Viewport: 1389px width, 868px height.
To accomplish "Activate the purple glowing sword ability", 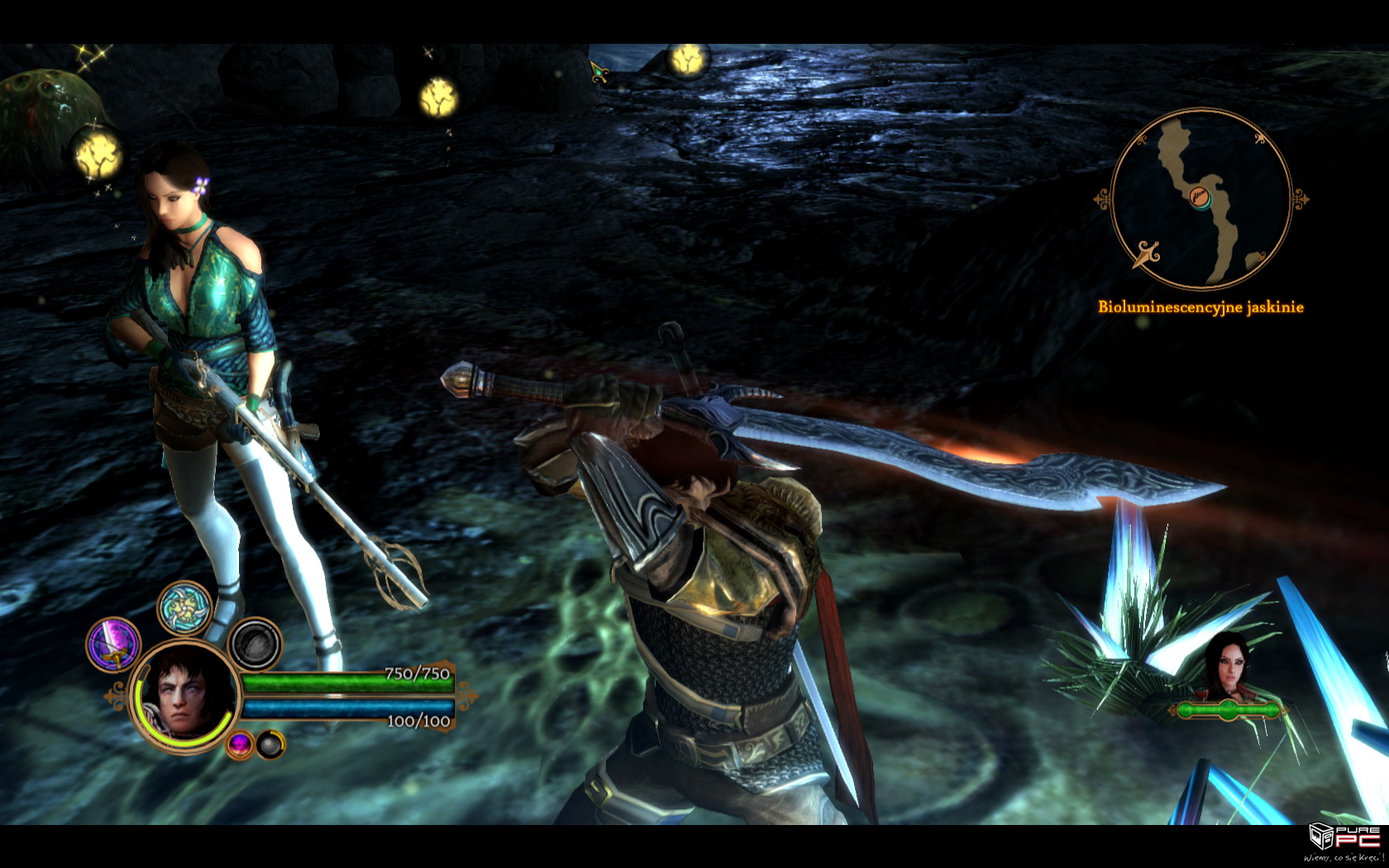I will (x=114, y=644).
